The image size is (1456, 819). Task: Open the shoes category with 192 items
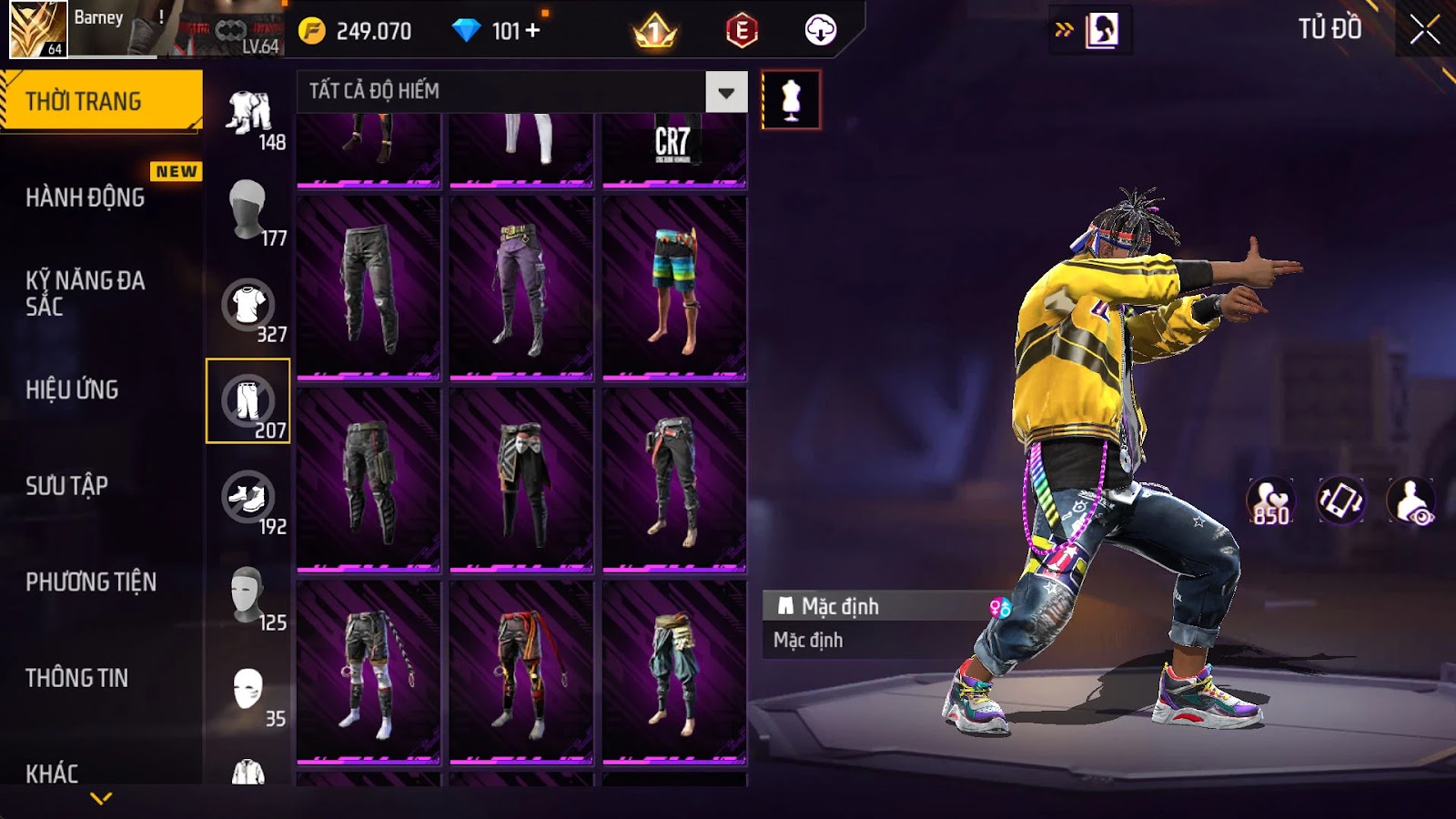[x=248, y=498]
